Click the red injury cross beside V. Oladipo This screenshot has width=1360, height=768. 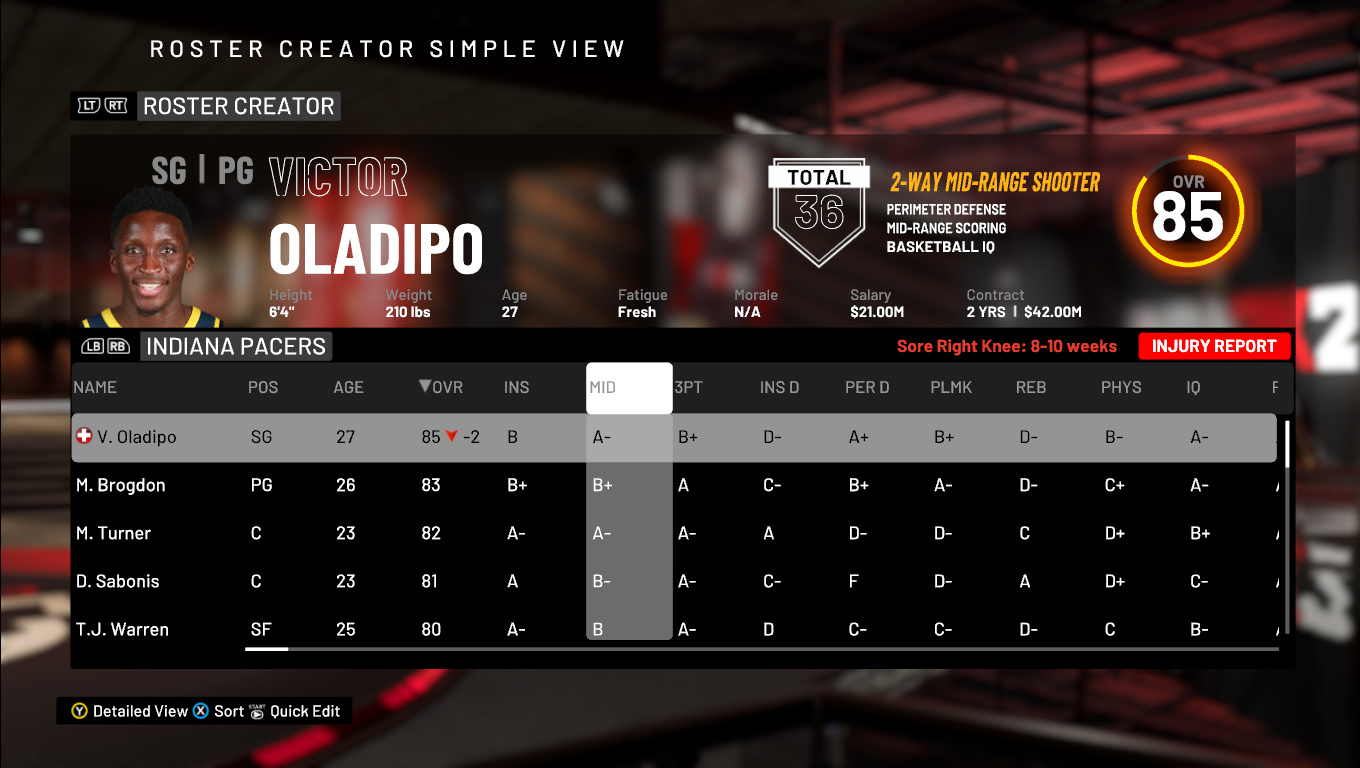point(83,436)
